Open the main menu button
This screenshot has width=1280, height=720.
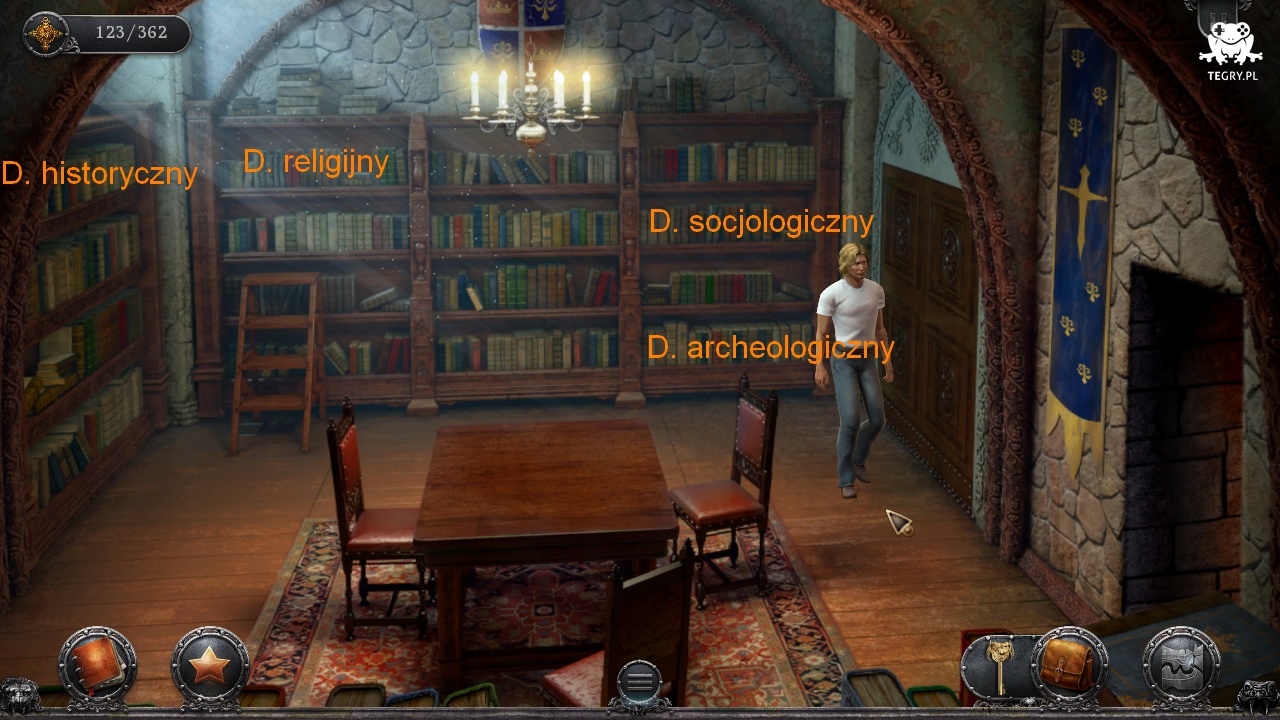pos(640,682)
